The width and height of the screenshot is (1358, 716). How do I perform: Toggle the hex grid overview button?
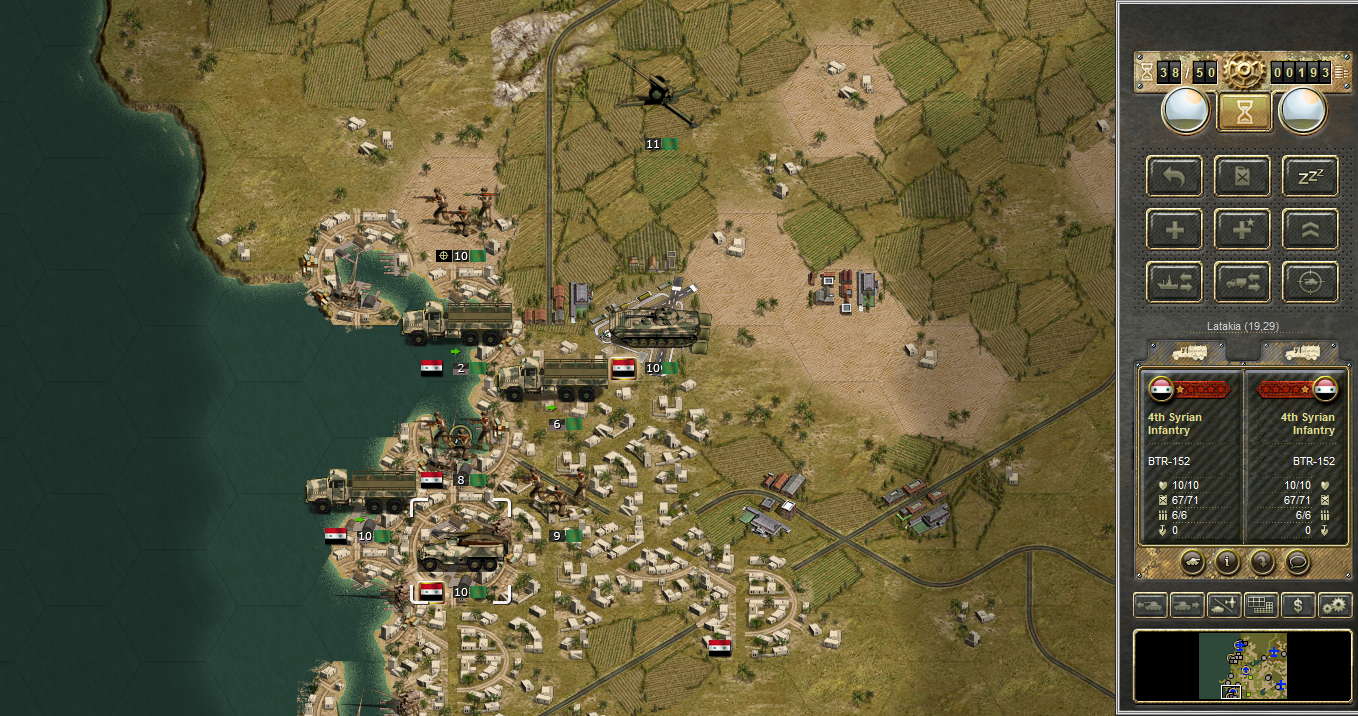pos(1261,605)
